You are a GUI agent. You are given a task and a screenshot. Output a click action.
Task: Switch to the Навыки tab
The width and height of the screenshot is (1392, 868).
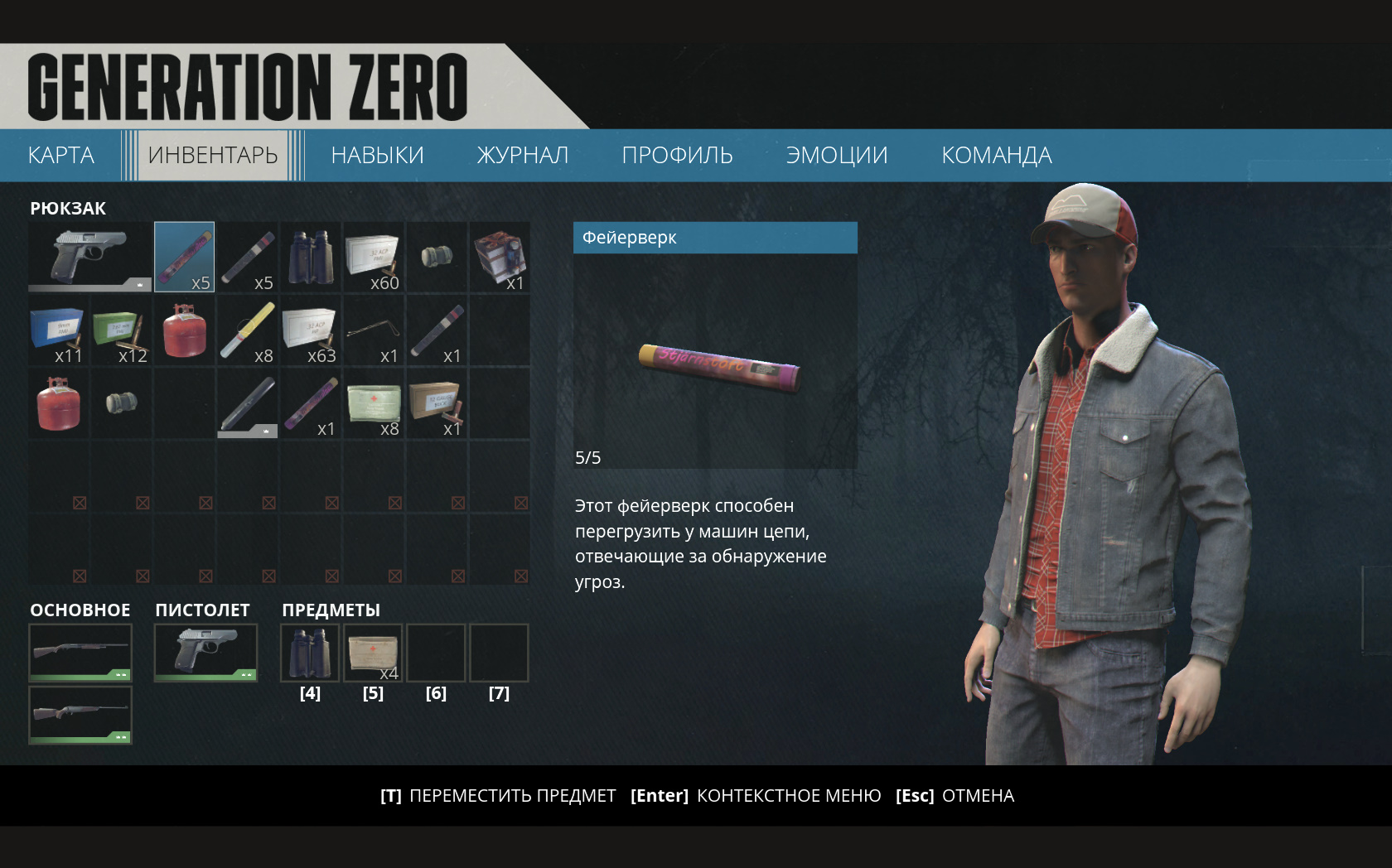click(377, 155)
